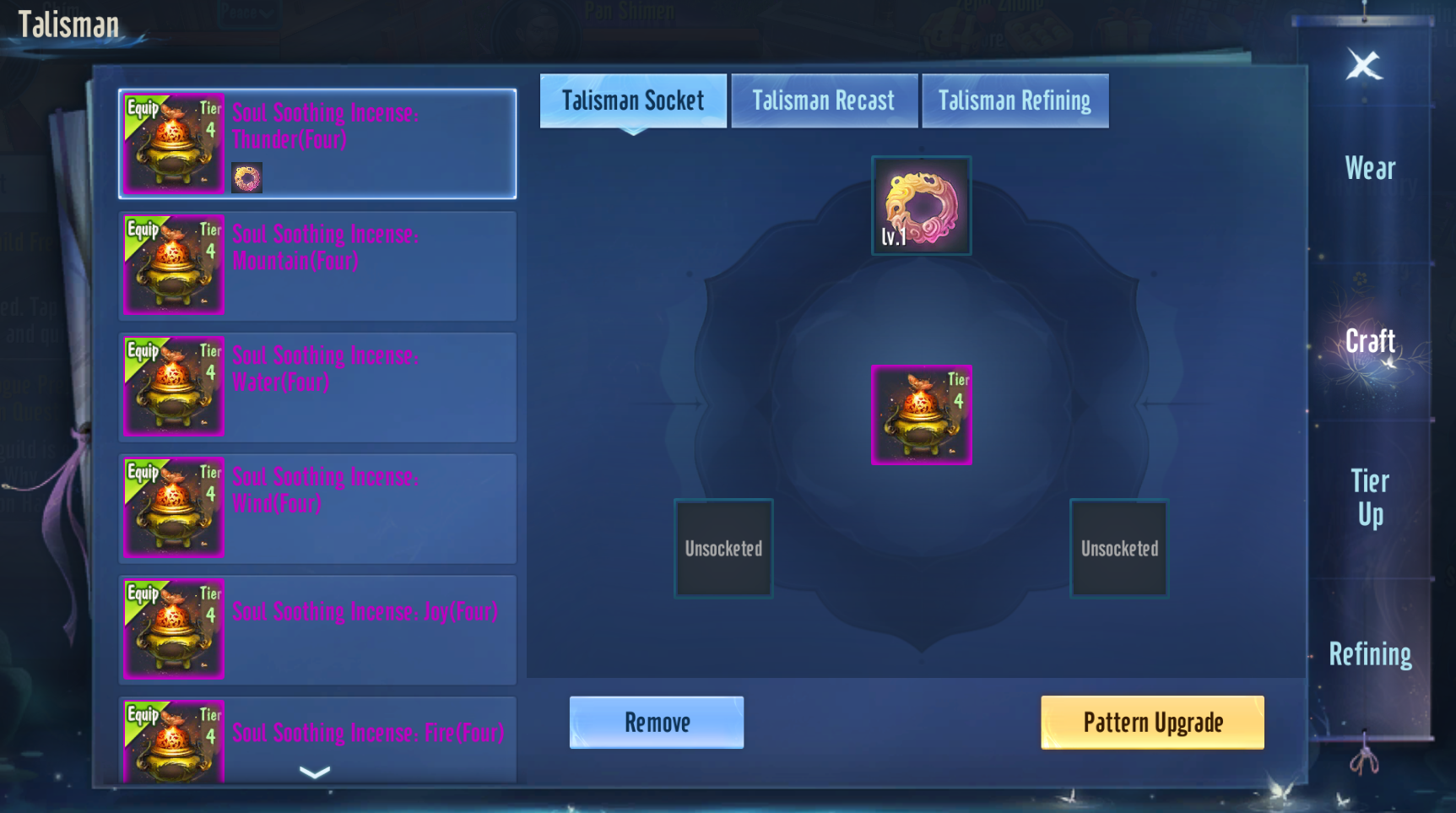
Task: Choose Soul Soothing Incense: Thunder(Four)
Action: (x=317, y=144)
